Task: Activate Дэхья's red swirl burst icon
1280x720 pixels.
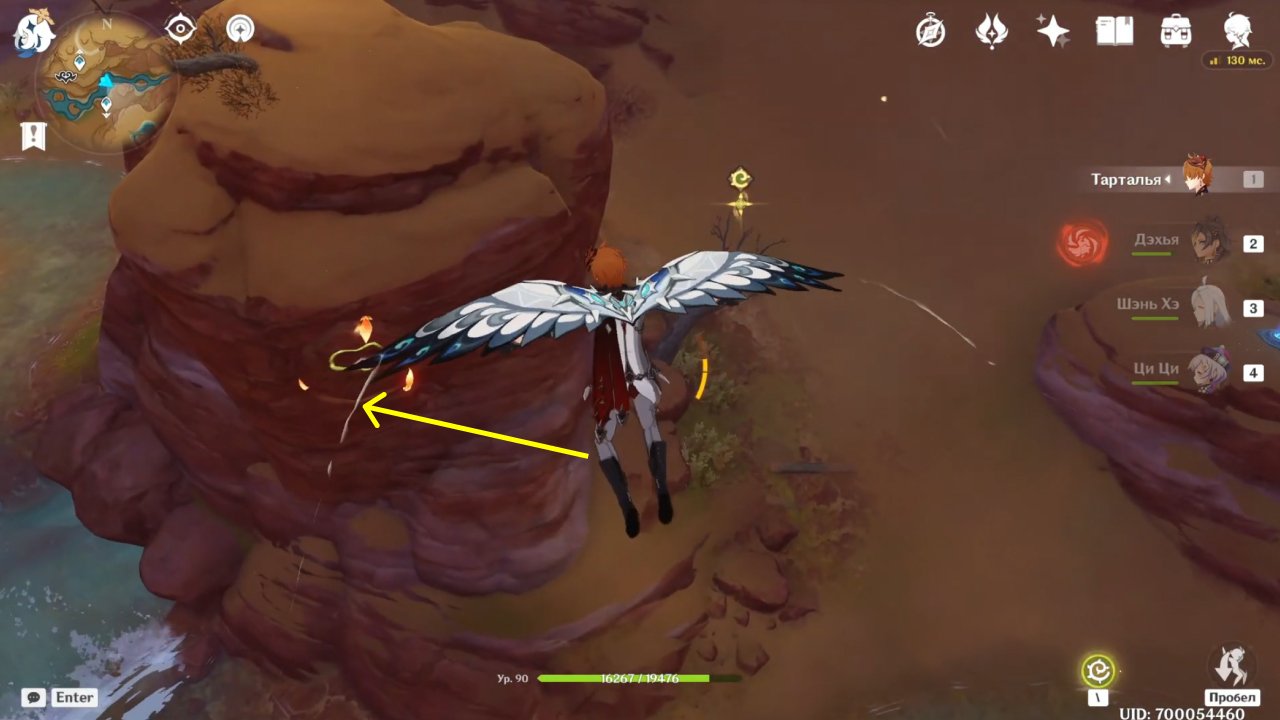Action: click(1083, 243)
